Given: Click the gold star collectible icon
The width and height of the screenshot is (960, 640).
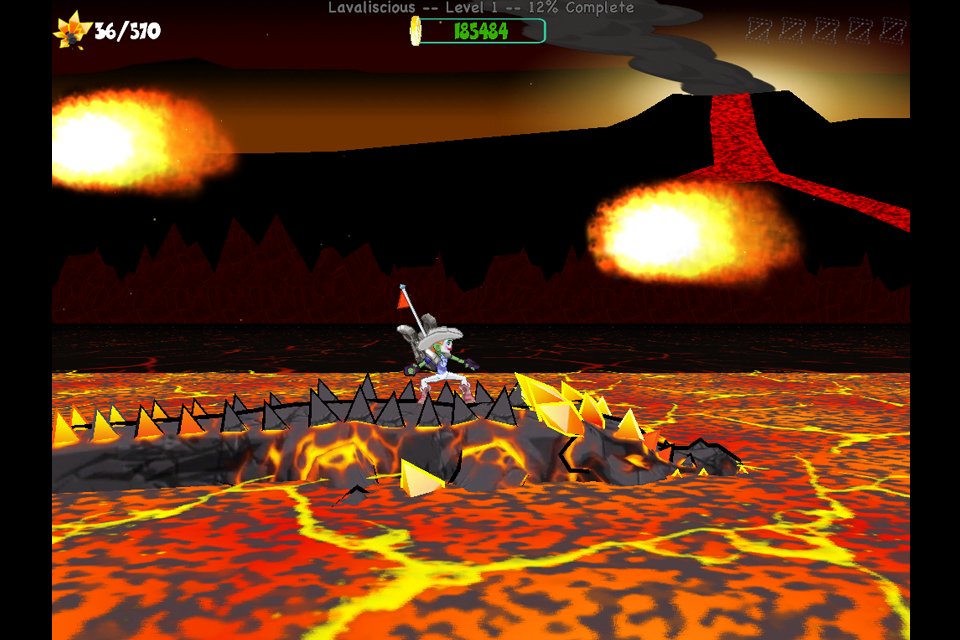Looking at the screenshot, I should pos(72,30).
